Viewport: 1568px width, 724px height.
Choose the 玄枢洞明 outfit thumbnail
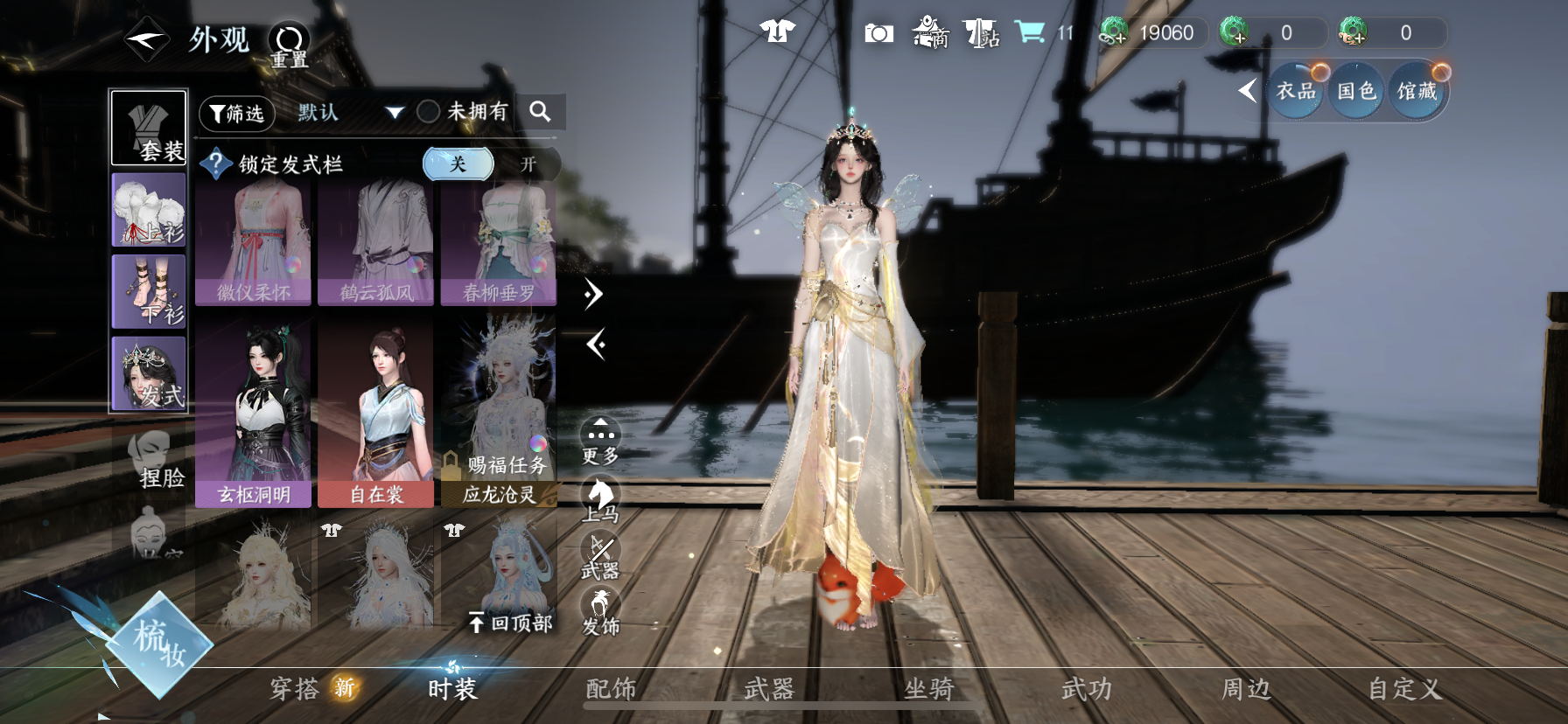click(x=253, y=413)
